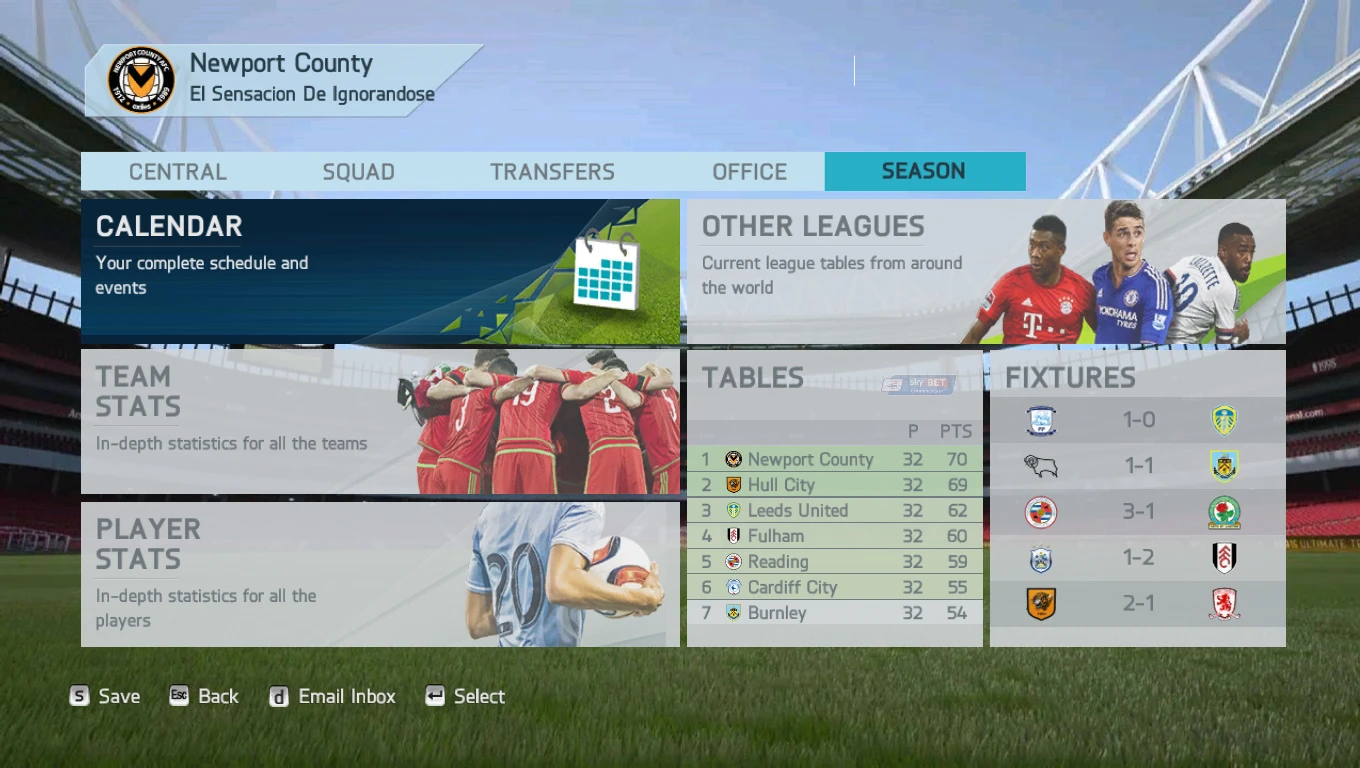Open the TRANSFERS tab

551,171
